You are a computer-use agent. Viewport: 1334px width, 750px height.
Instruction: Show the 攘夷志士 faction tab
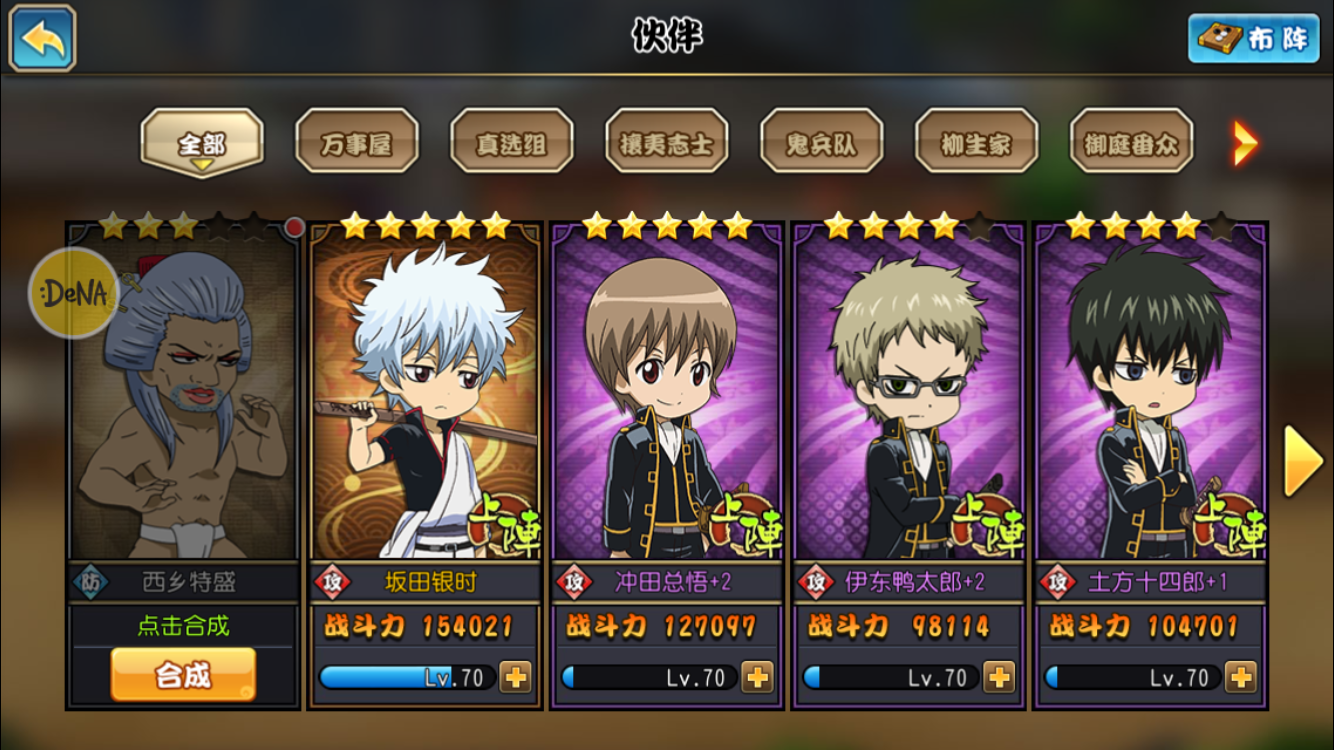(667, 143)
